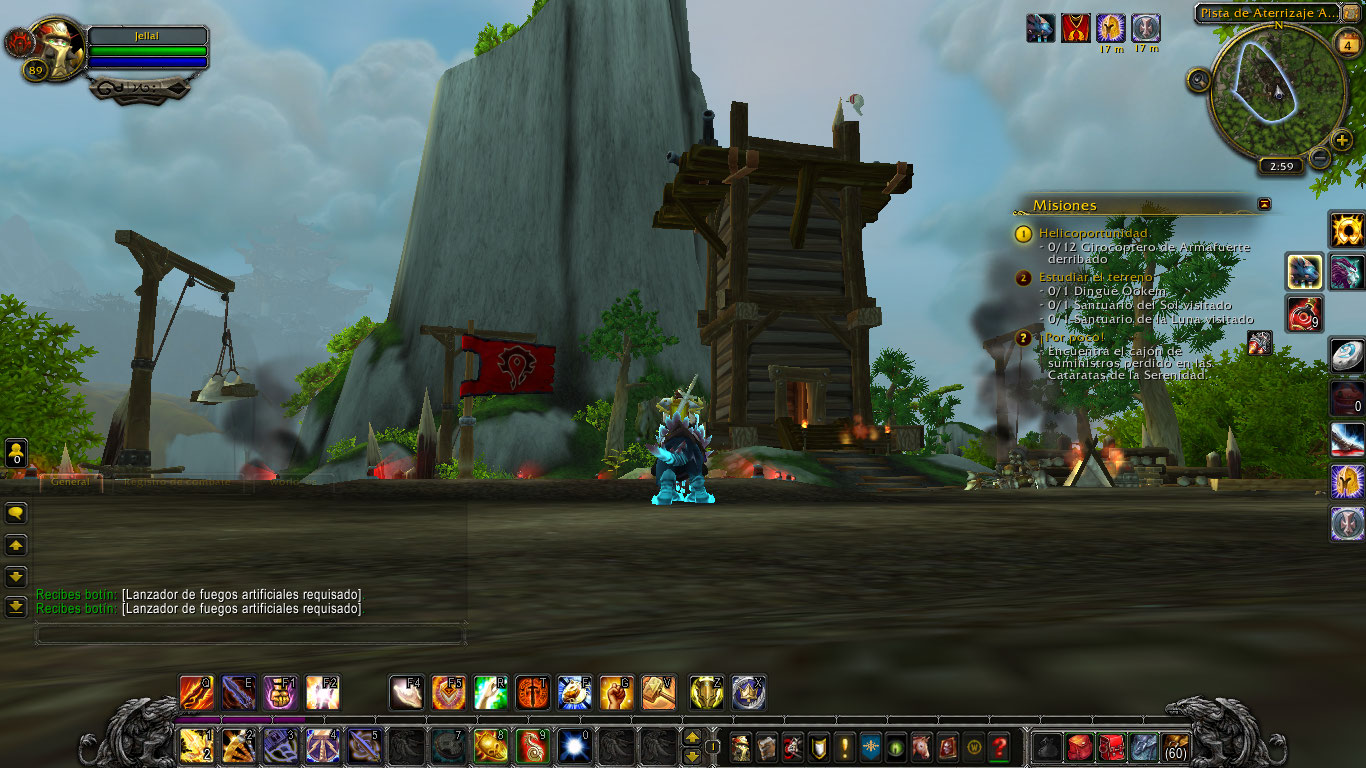Select the Helicoportunidad quest in the tracker
1366x768 pixels.
tap(1093, 233)
